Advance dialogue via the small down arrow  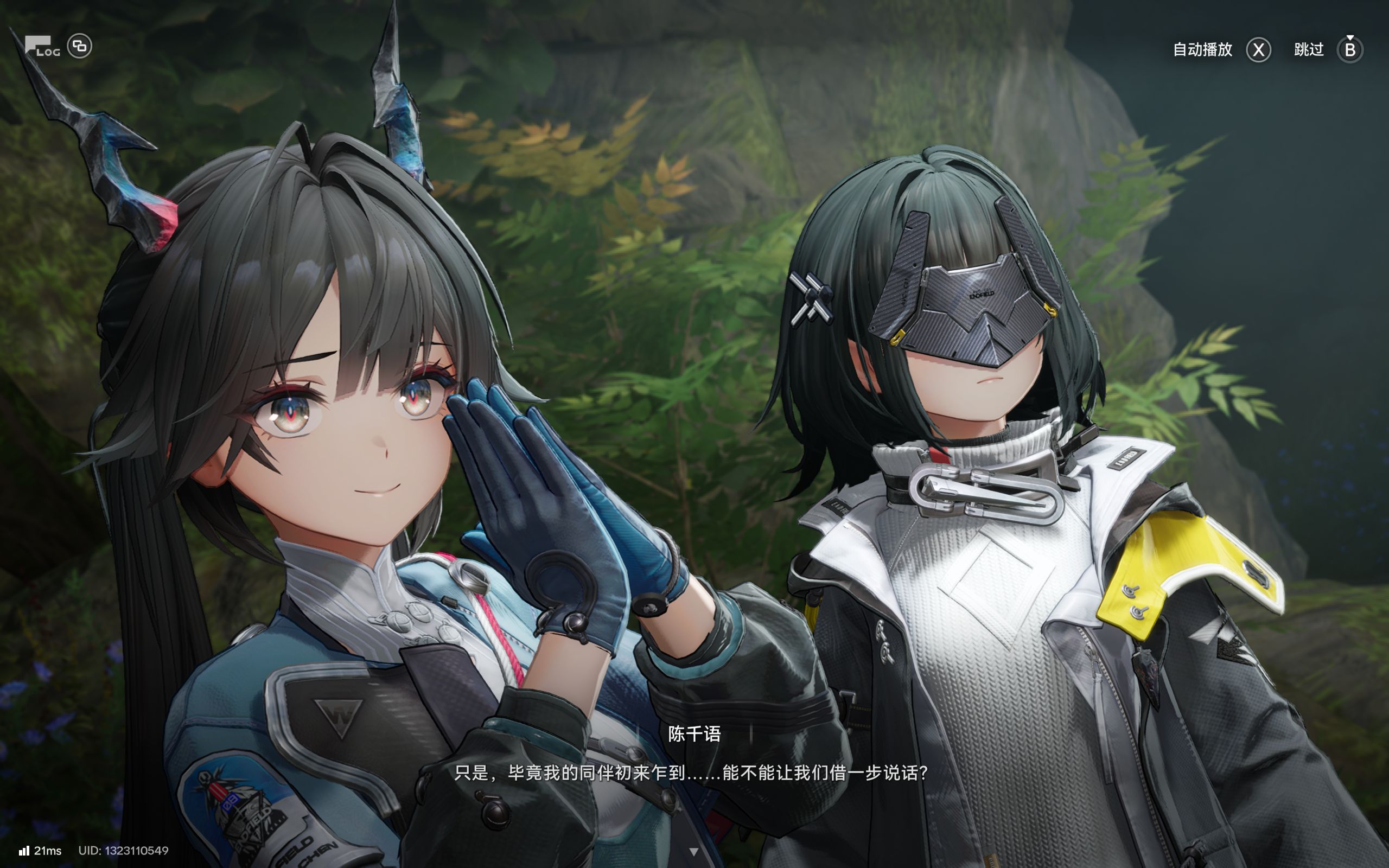point(694,852)
